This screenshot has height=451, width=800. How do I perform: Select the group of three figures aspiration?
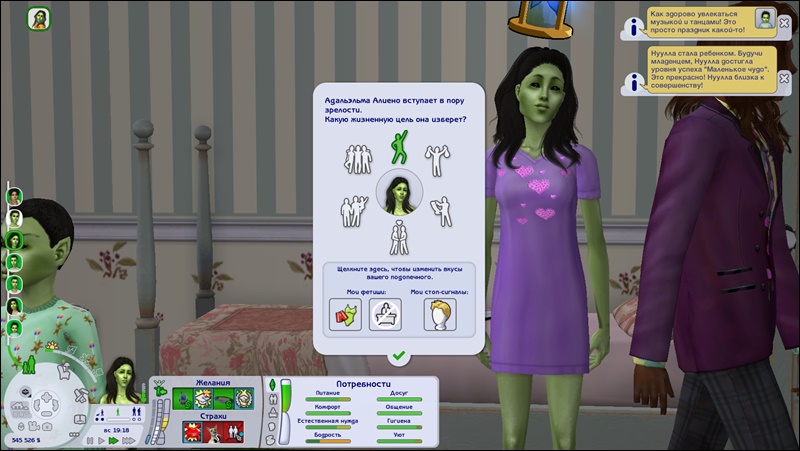click(x=356, y=158)
